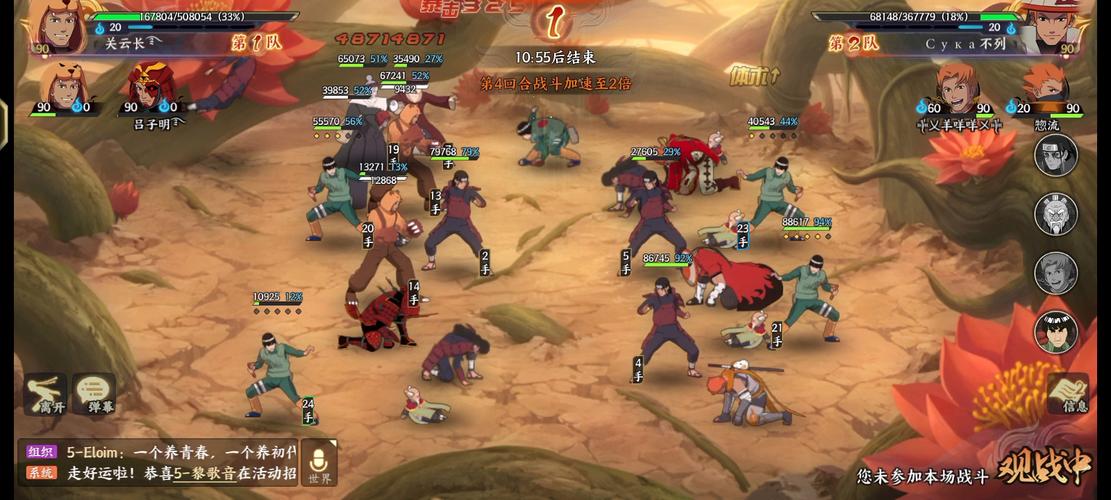Open the 世界 voice chat microphone
The image size is (1111, 500).
(319, 462)
